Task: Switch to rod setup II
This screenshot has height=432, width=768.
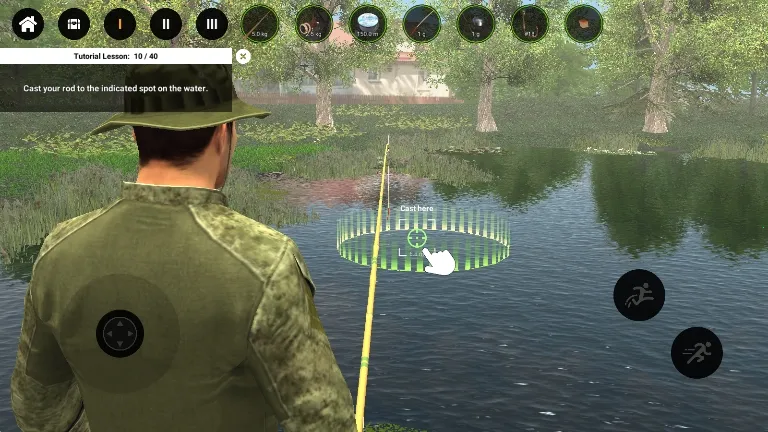Action: 165,24
